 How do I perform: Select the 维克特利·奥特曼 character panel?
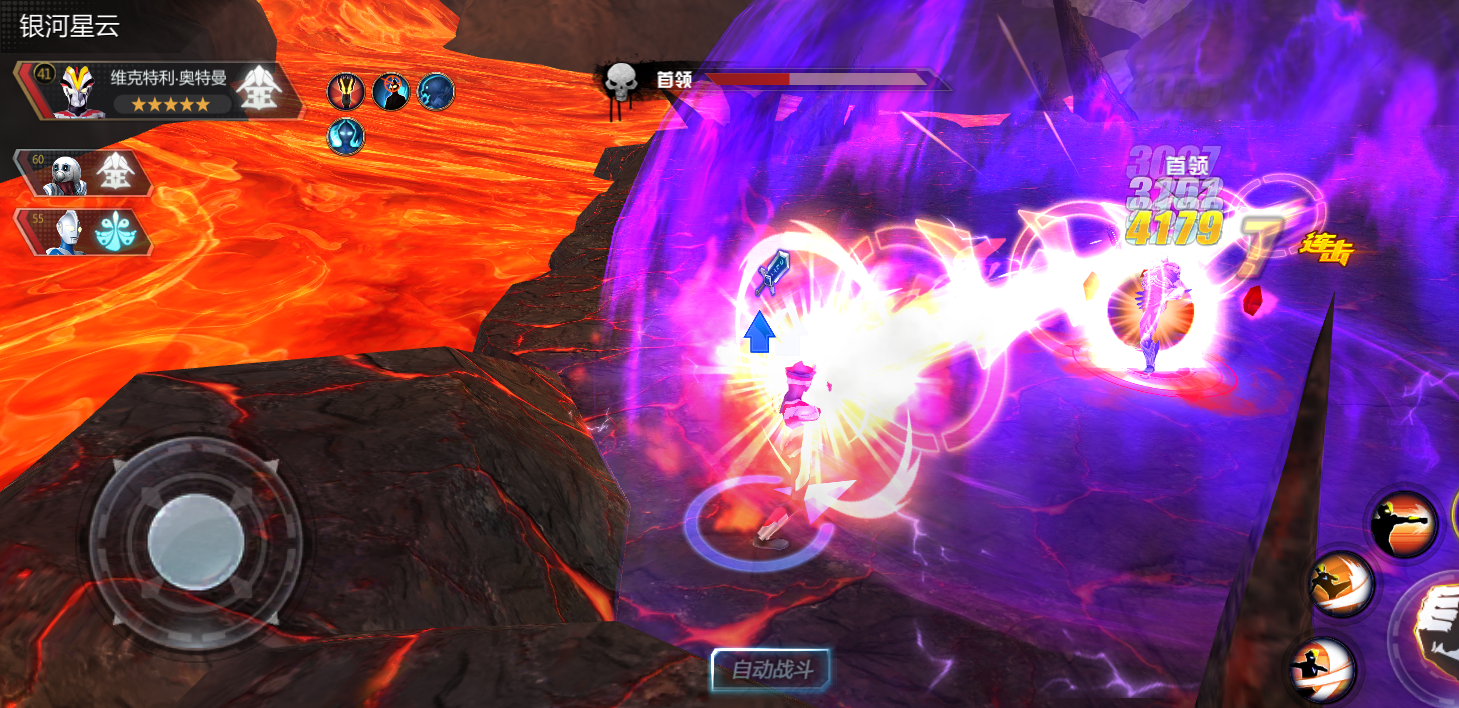coord(160,91)
